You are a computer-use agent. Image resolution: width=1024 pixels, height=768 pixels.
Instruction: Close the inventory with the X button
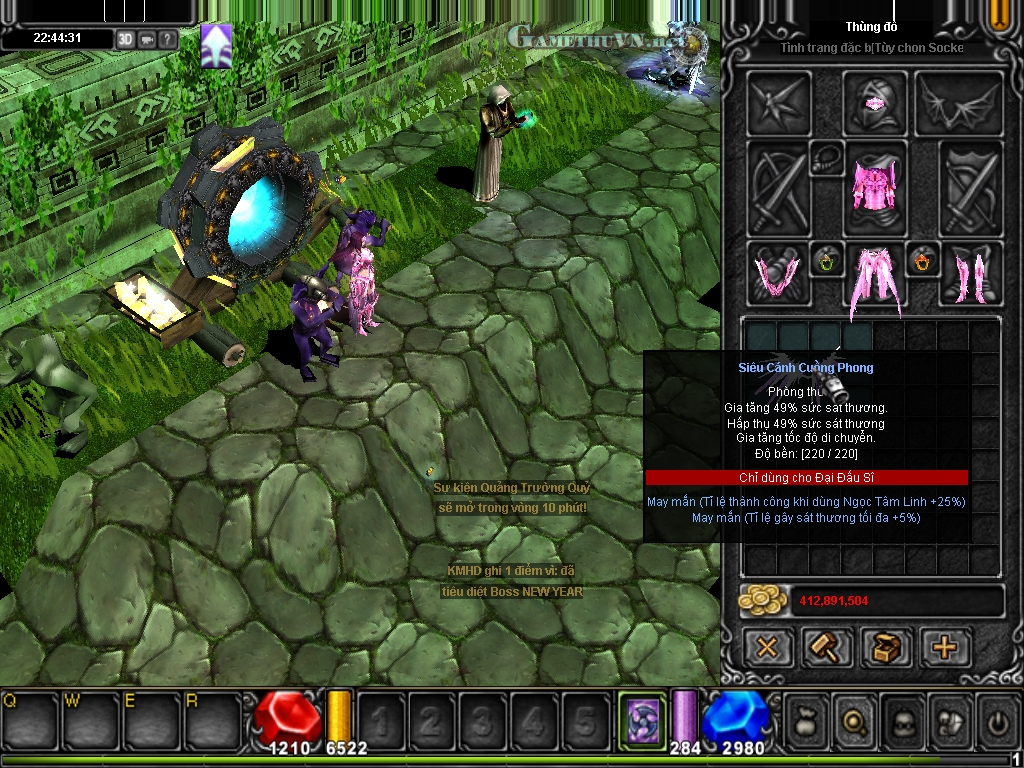[767, 647]
